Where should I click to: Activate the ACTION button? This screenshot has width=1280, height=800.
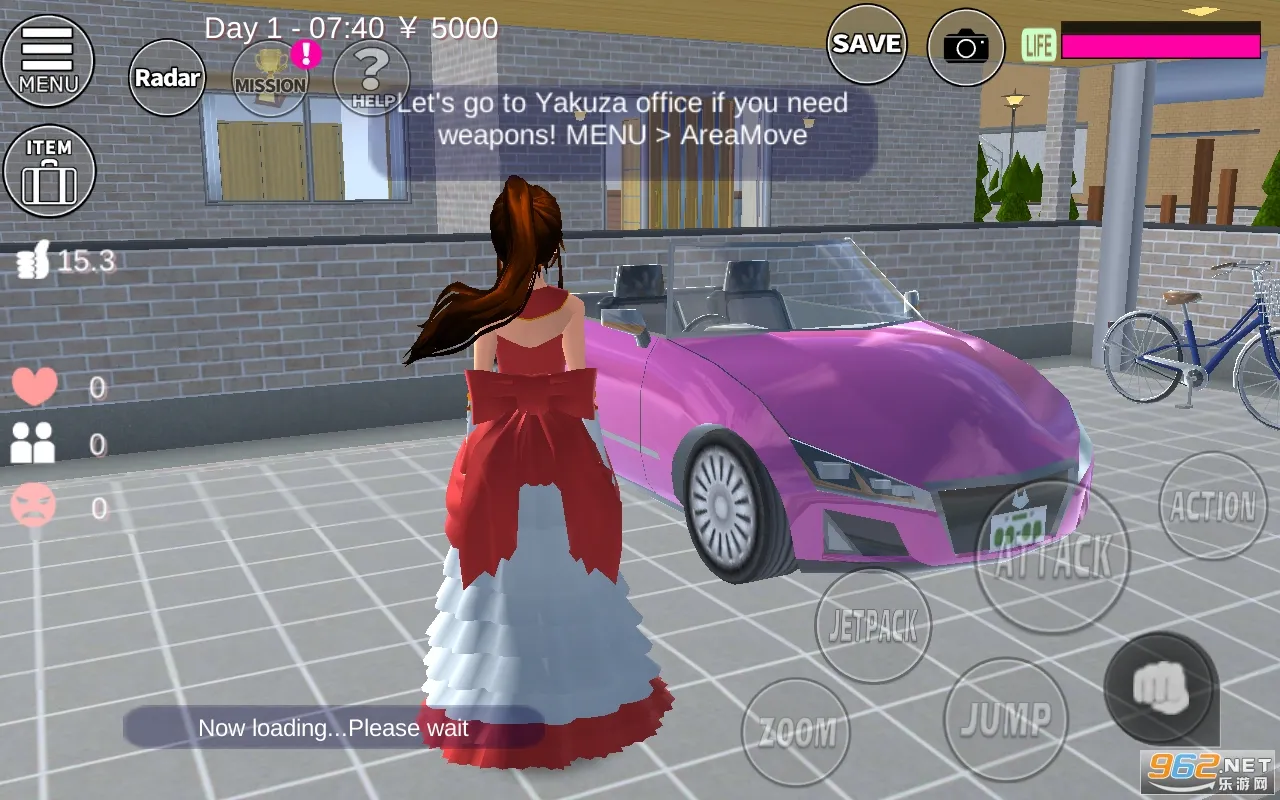coord(1212,506)
